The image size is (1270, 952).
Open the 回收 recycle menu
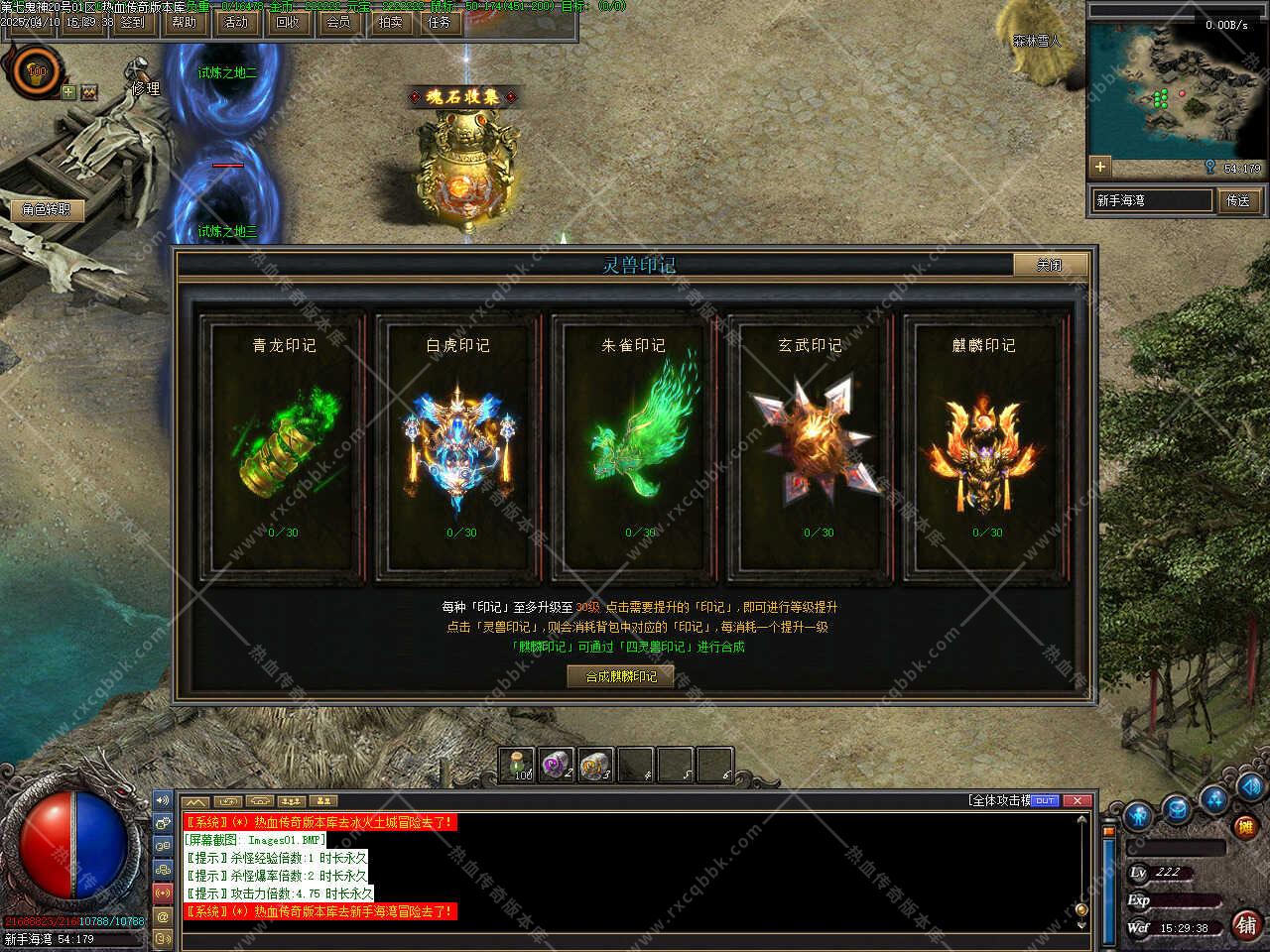tap(288, 22)
